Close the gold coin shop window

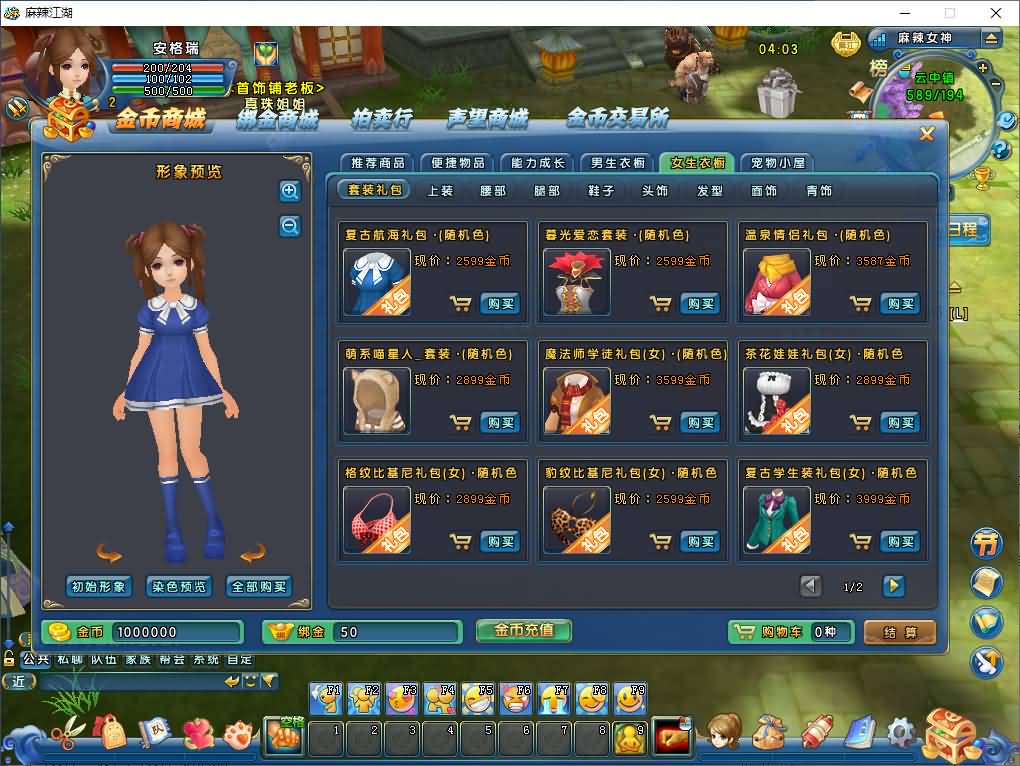(x=926, y=134)
